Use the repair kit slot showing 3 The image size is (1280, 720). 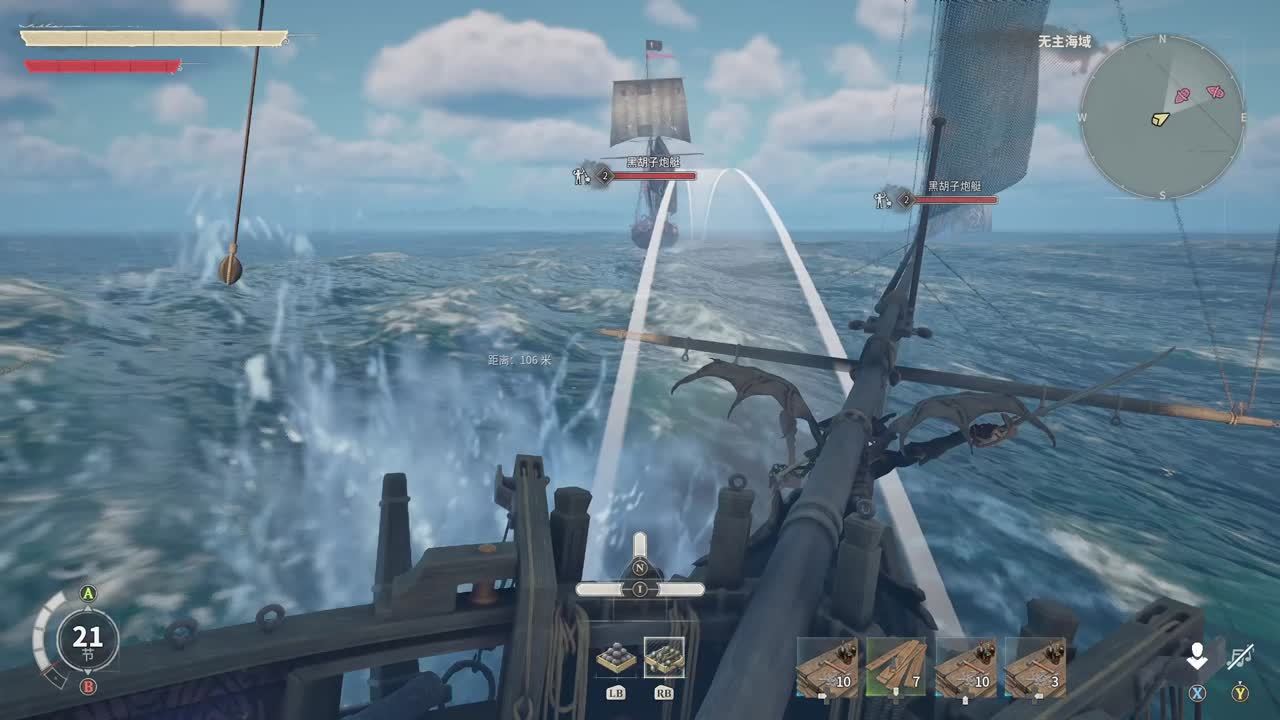pyautogui.click(x=1034, y=667)
